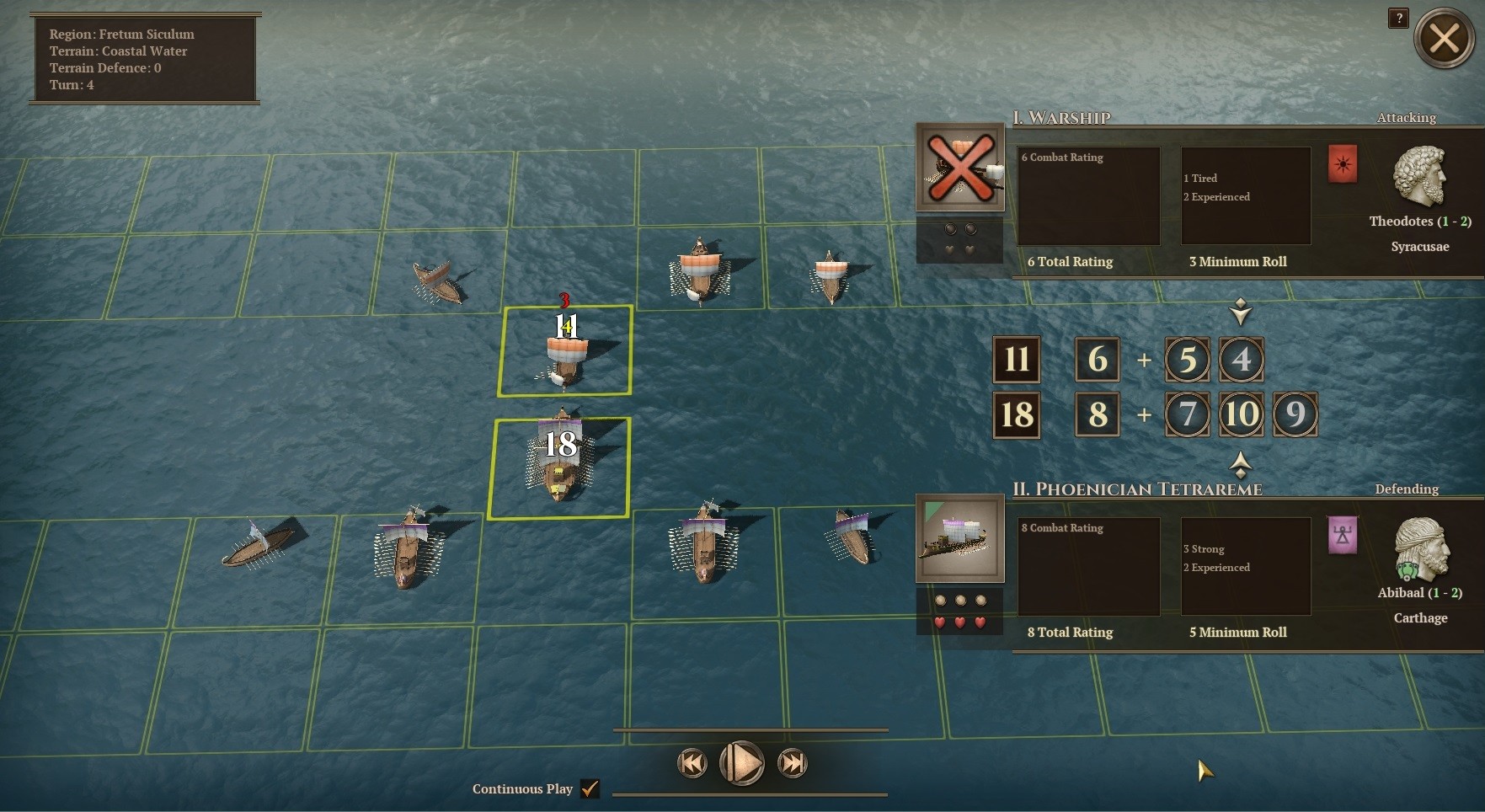Enable Continuous Play checkbox
Image resolution: width=1485 pixels, height=812 pixels.
pyautogui.click(x=590, y=789)
